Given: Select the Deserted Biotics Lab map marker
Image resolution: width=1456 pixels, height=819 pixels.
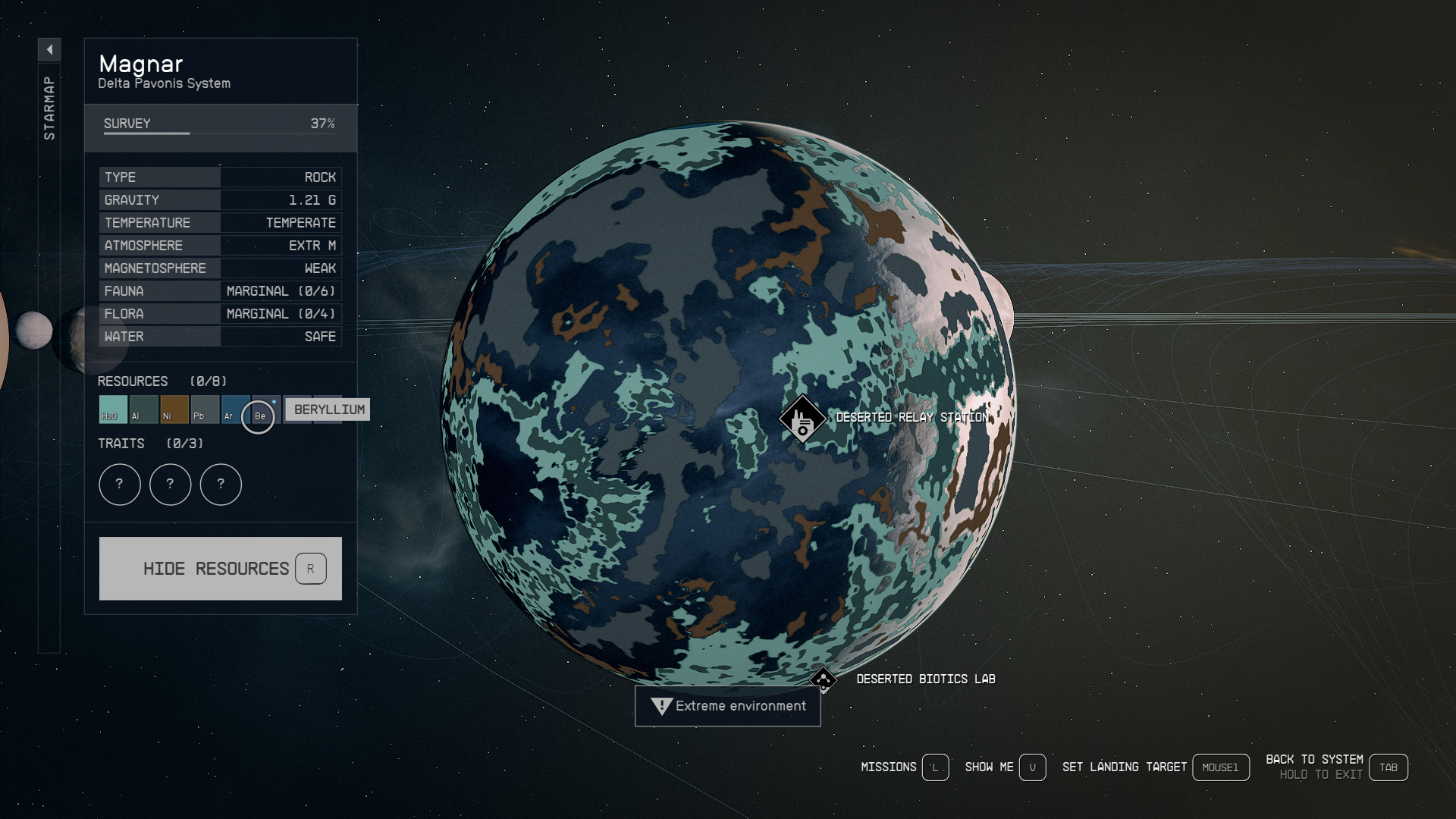Looking at the screenshot, I should (824, 679).
